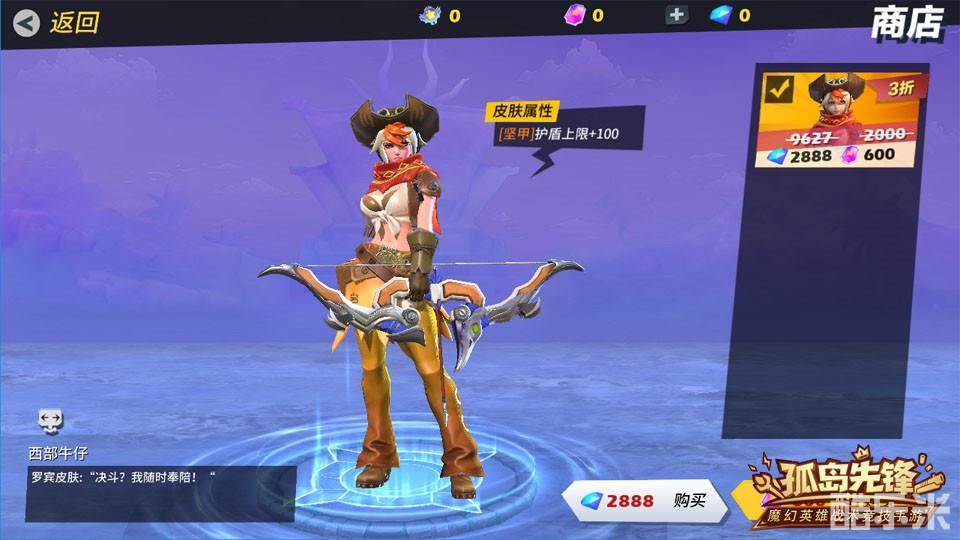Go back using the 返回 button
The width and height of the screenshot is (960, 540).
pyautogui.click(x=57, y=22)
